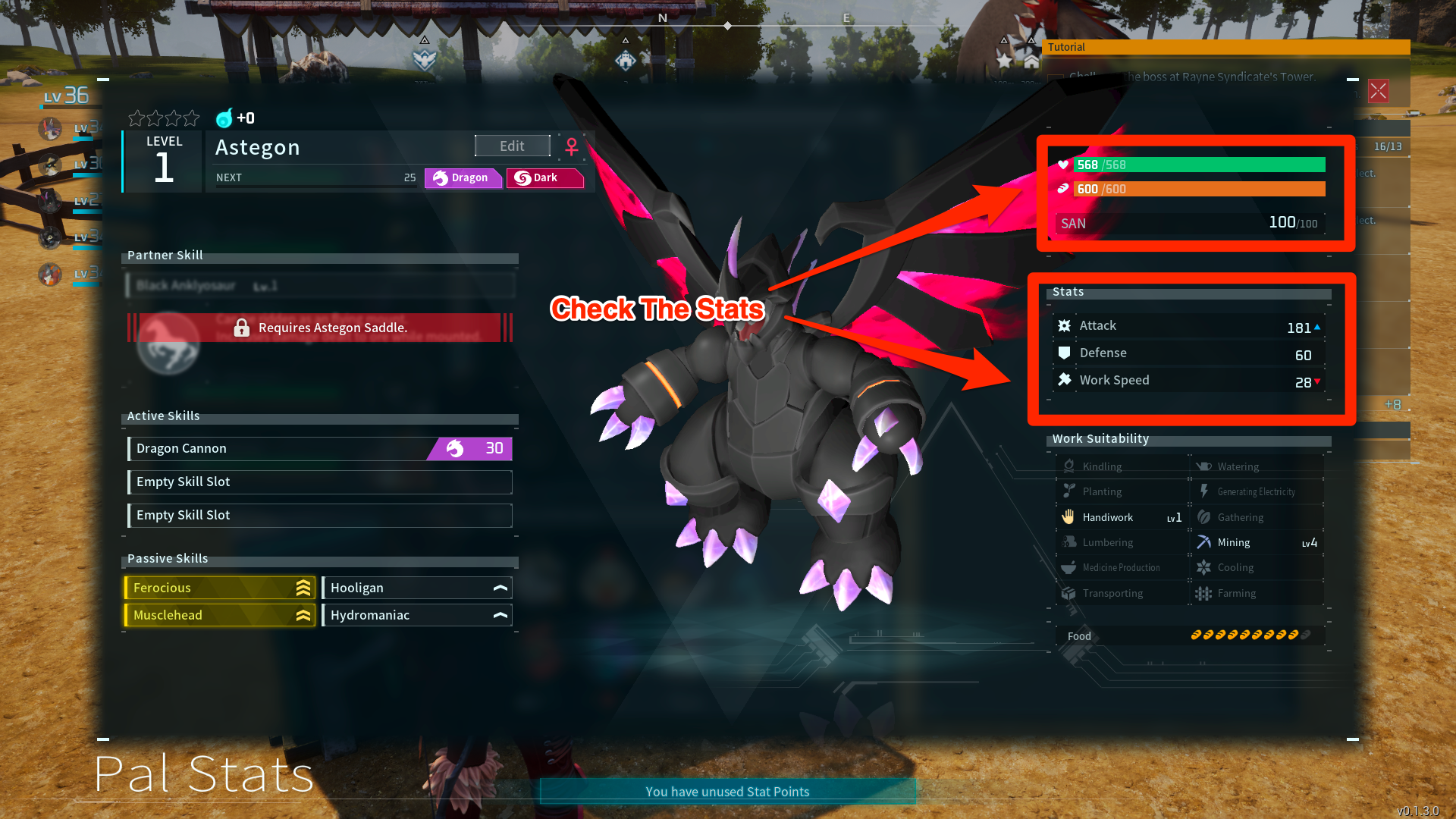1456x819 pixels.
Task: Select the Mining work suitability pickaxe icon
Action: point(1204,542)
